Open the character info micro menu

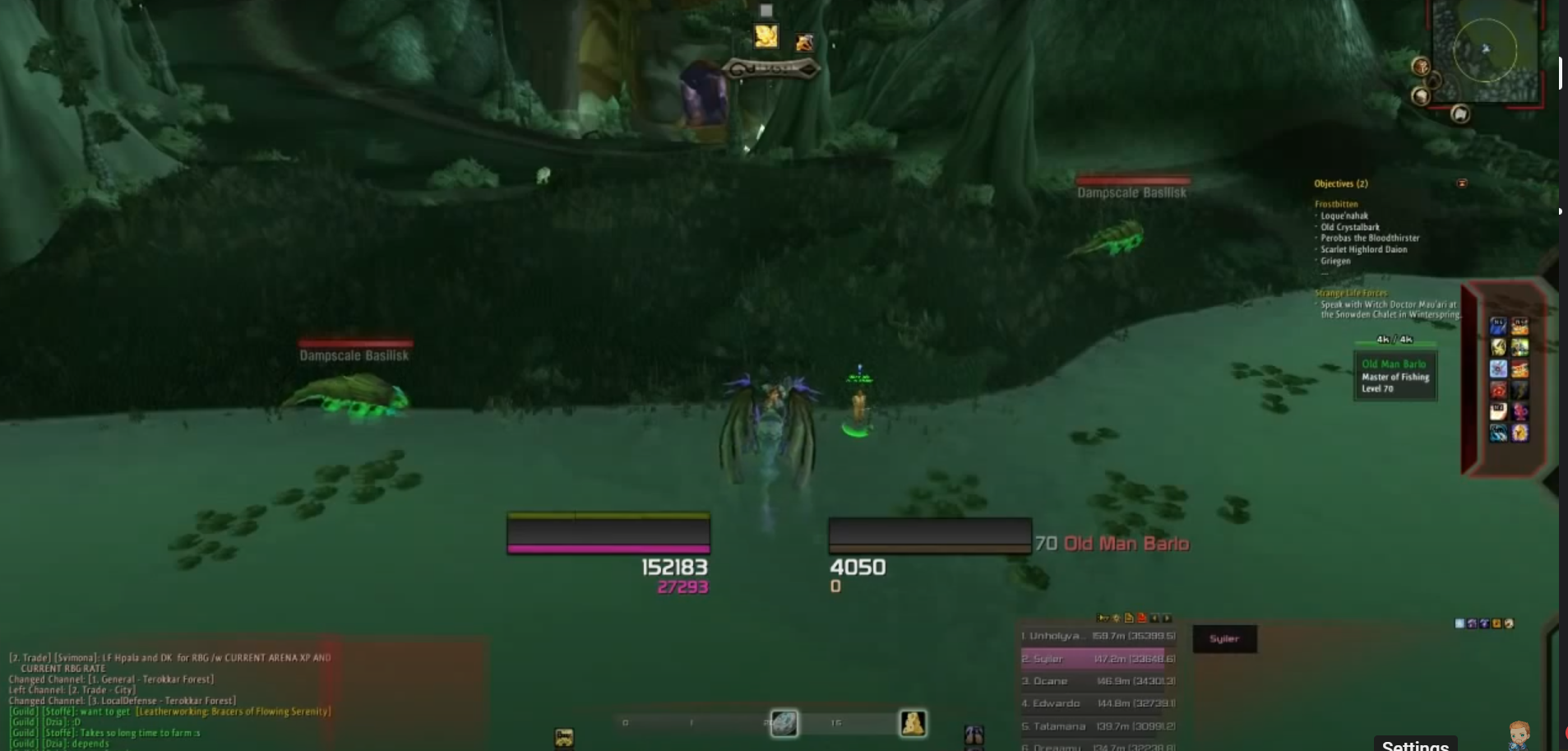tap(913, 722)
